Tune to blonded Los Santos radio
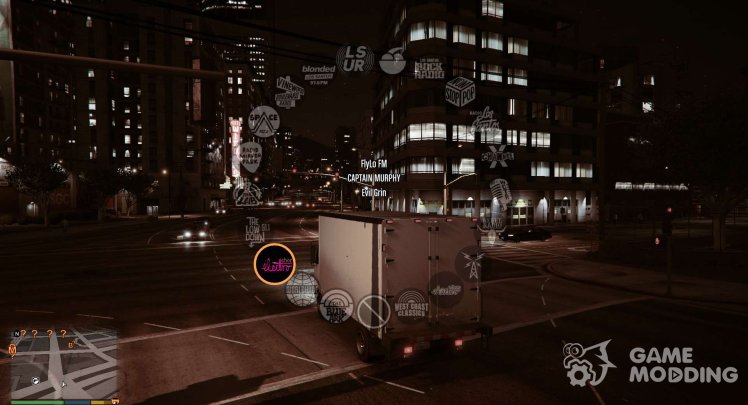The image size is (748, 405). (x=319, y=71)
